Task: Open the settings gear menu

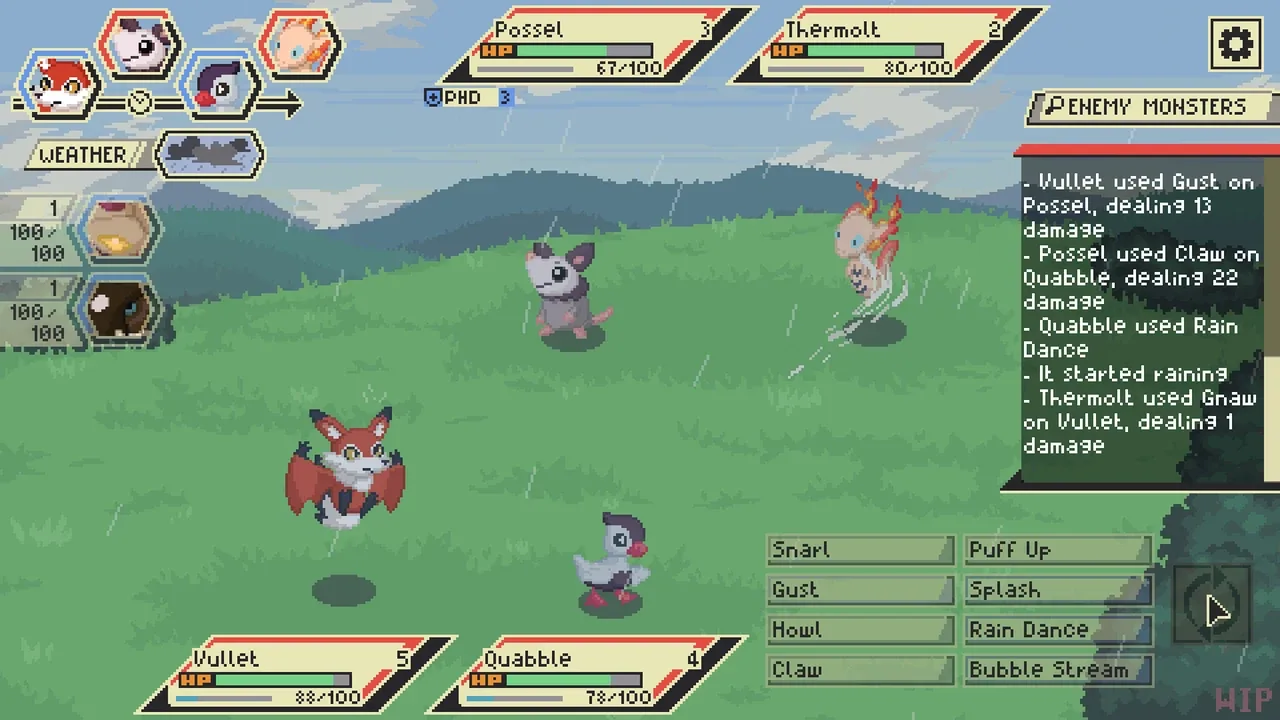Action: (x=1235, y=44)
